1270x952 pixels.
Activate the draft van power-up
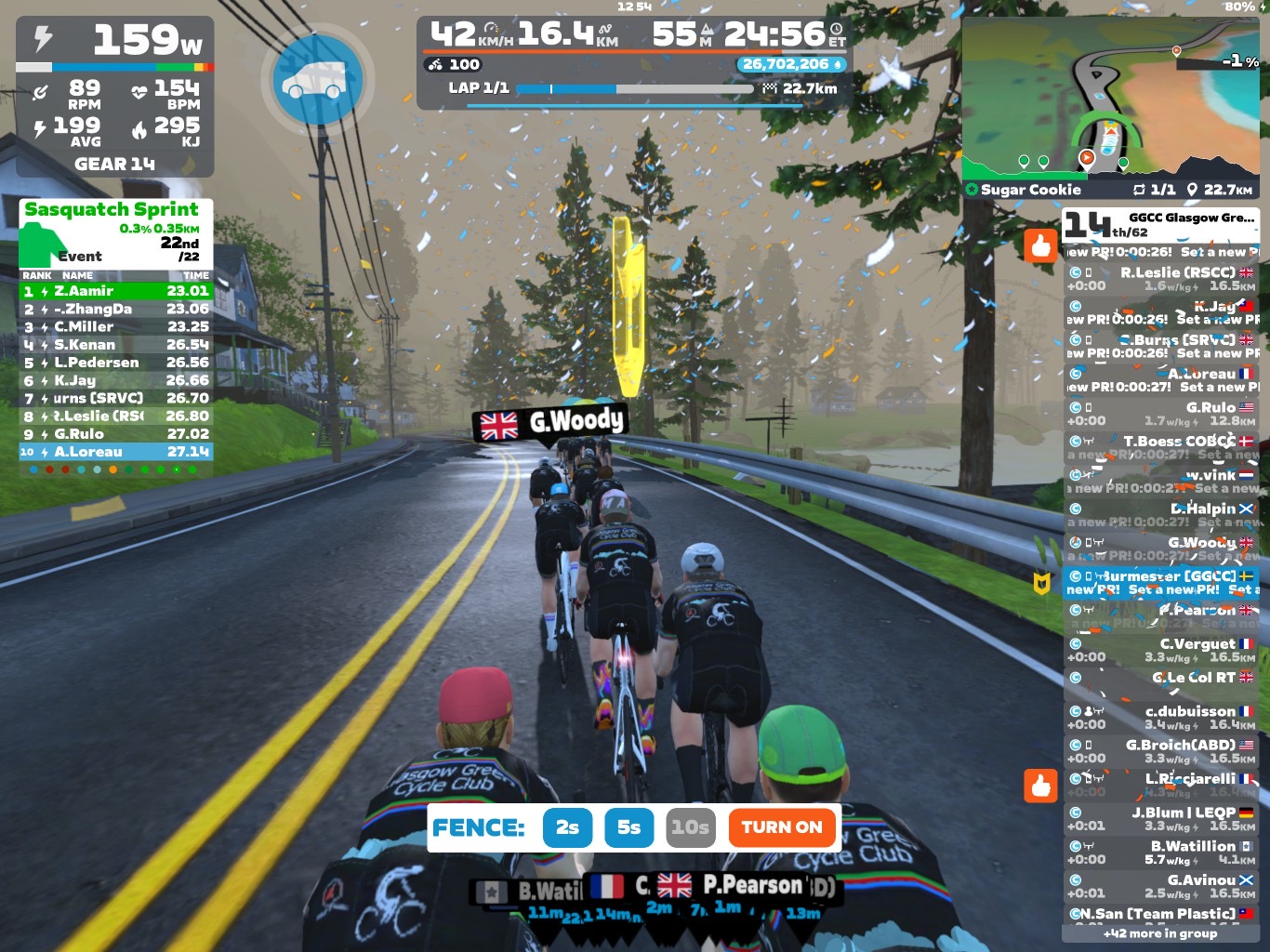coord(318,81)
